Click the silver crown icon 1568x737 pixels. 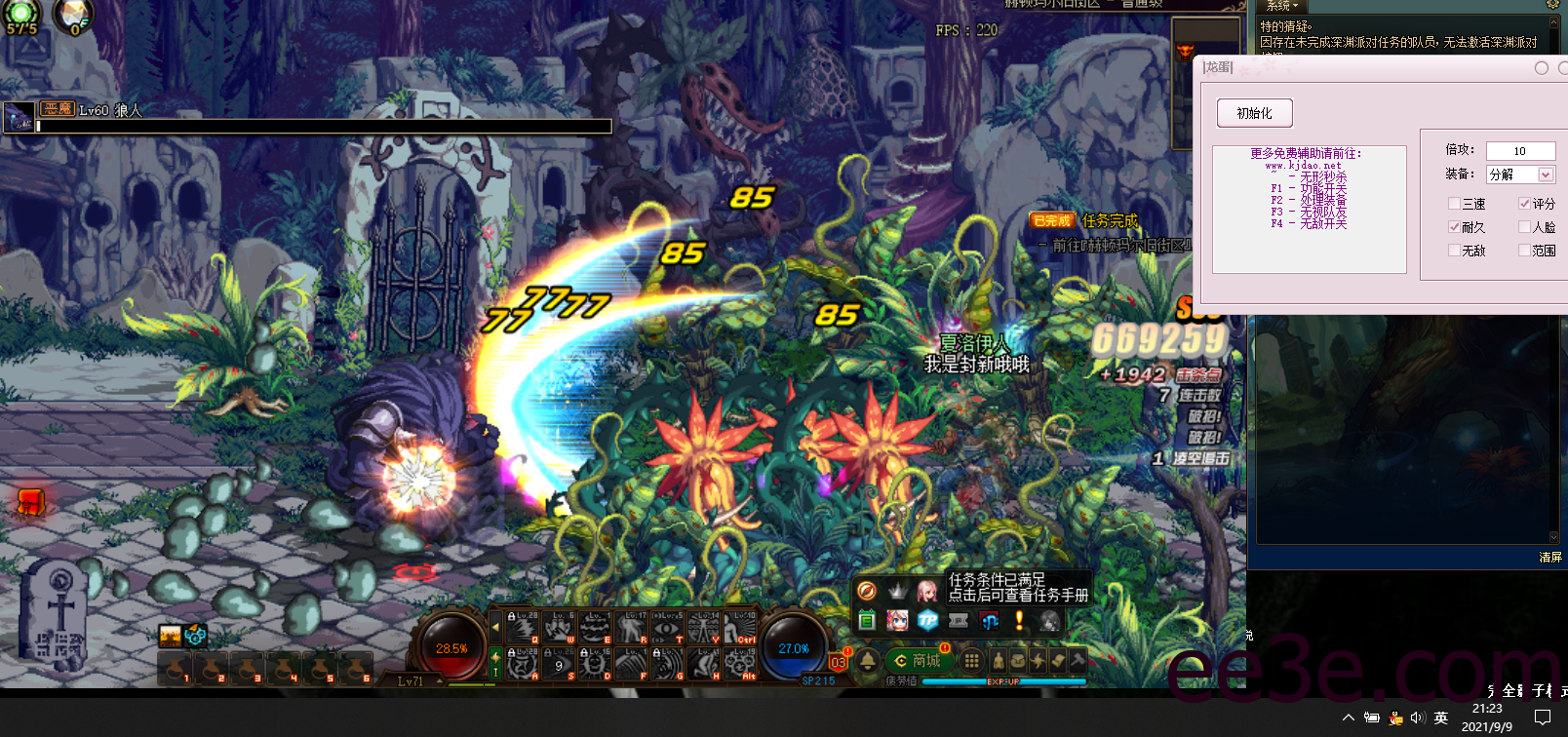896,591
